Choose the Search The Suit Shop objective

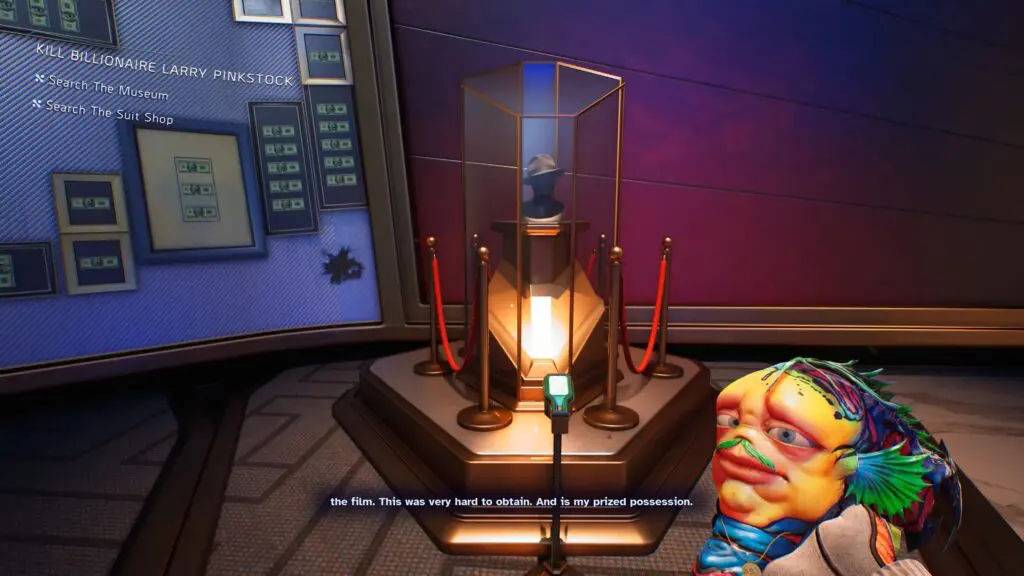pos(109,113)
